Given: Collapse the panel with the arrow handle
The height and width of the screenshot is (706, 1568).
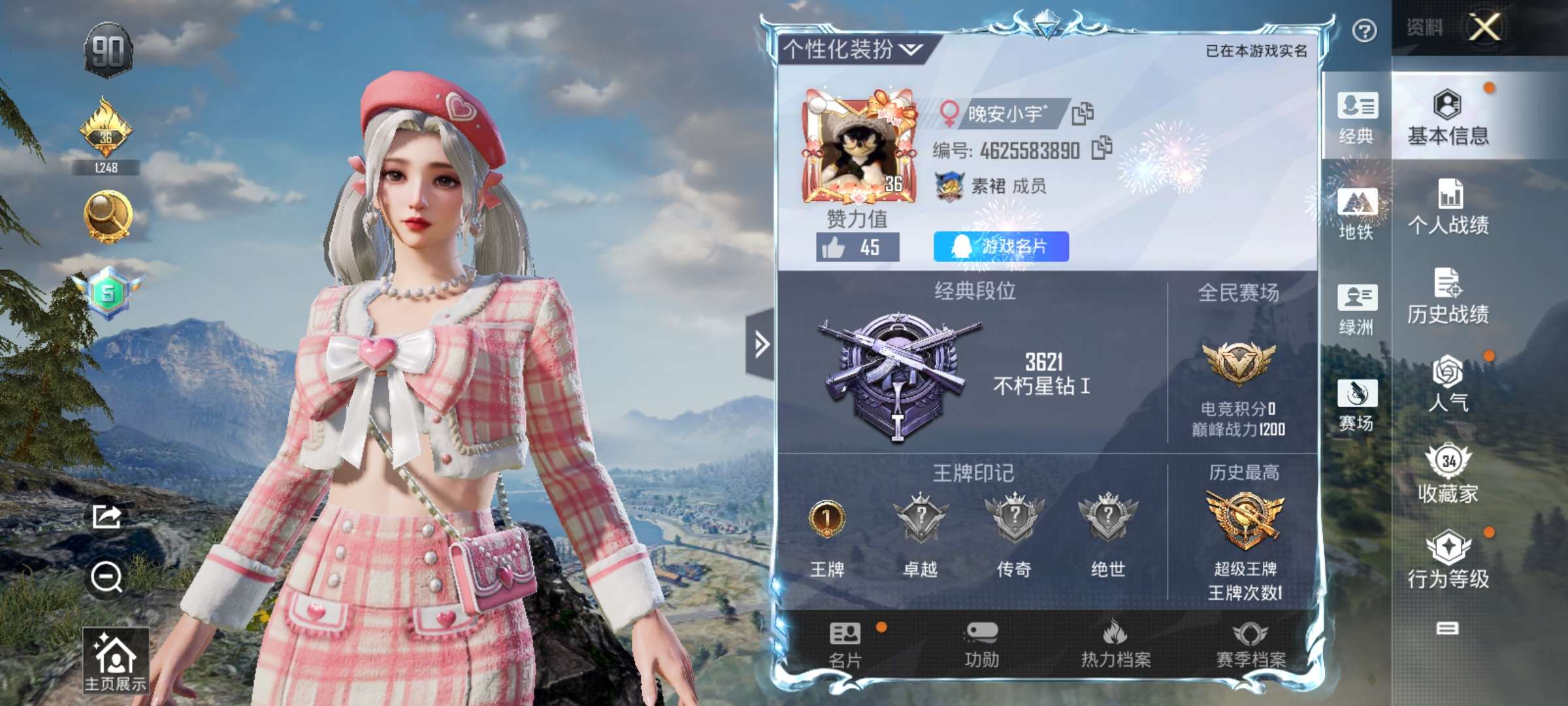Looking at the screenshot, I should click(x=761, y=344).
